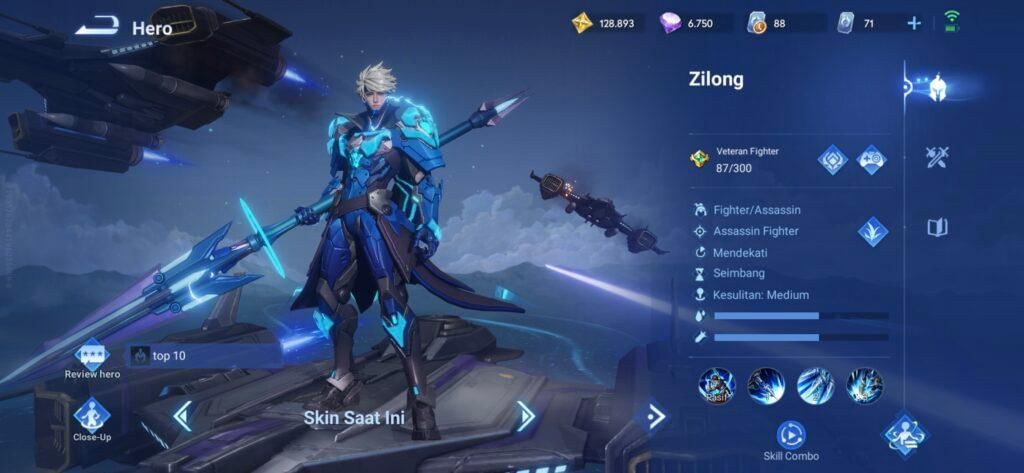Image resolution: width=1024 pixels, height=473 pixels.
Task: Activate the Close-Up view
Action: point(91,414)
